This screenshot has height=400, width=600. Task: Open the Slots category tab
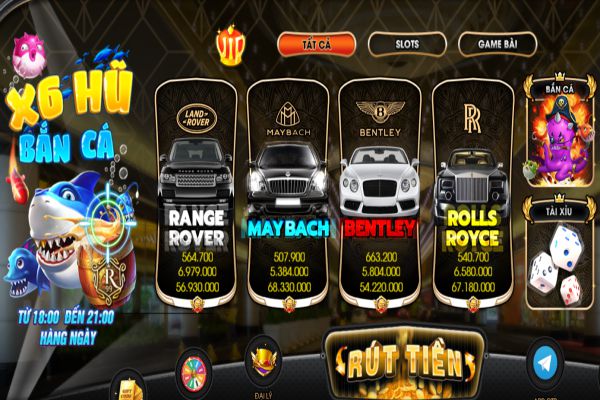coord(406,44)
